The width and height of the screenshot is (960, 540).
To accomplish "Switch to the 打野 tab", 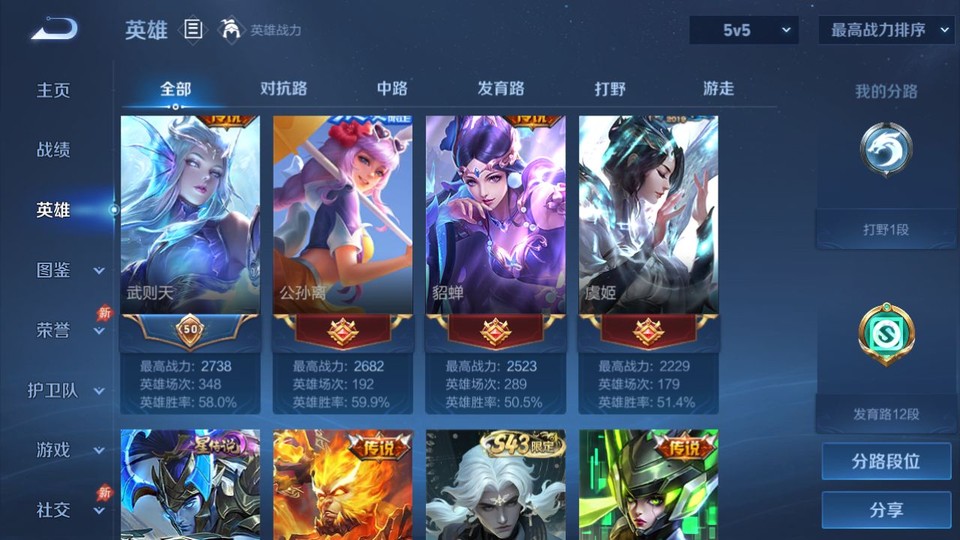I will tap(610, 89).
